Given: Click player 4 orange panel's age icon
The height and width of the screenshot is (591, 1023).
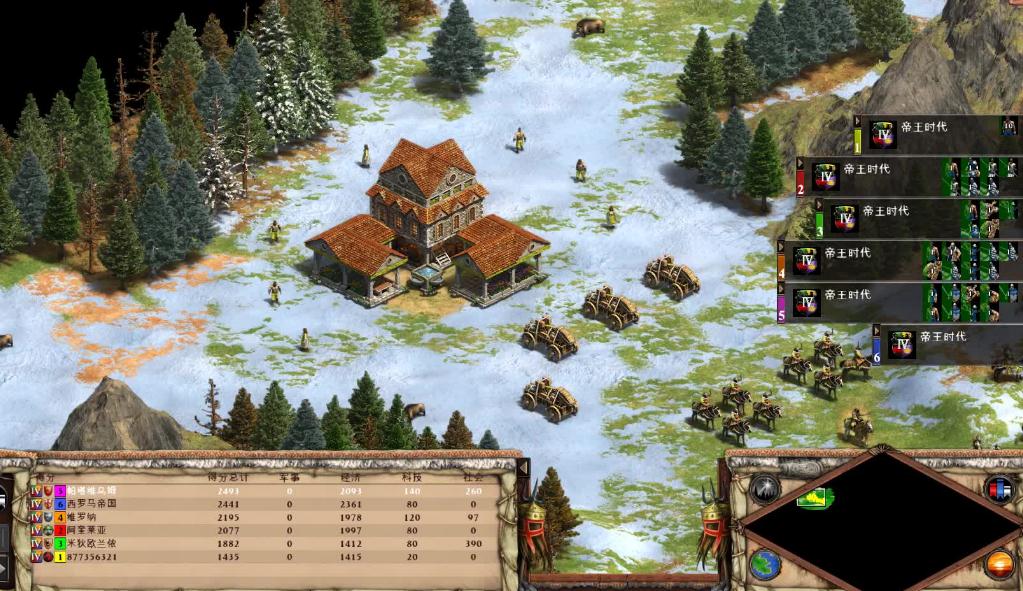Looking at the screenshot, I should tap(807, 260).
